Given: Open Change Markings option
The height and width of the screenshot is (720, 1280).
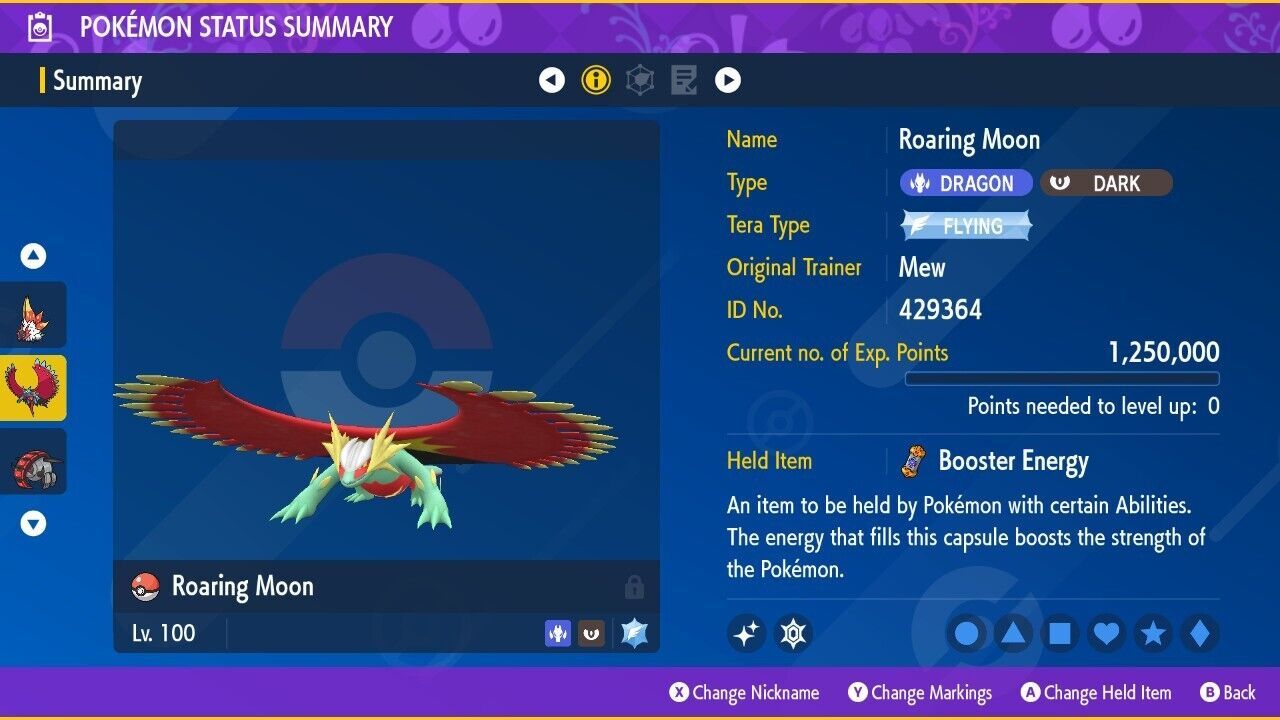Looking at the screenshot, I should (920, 693).
